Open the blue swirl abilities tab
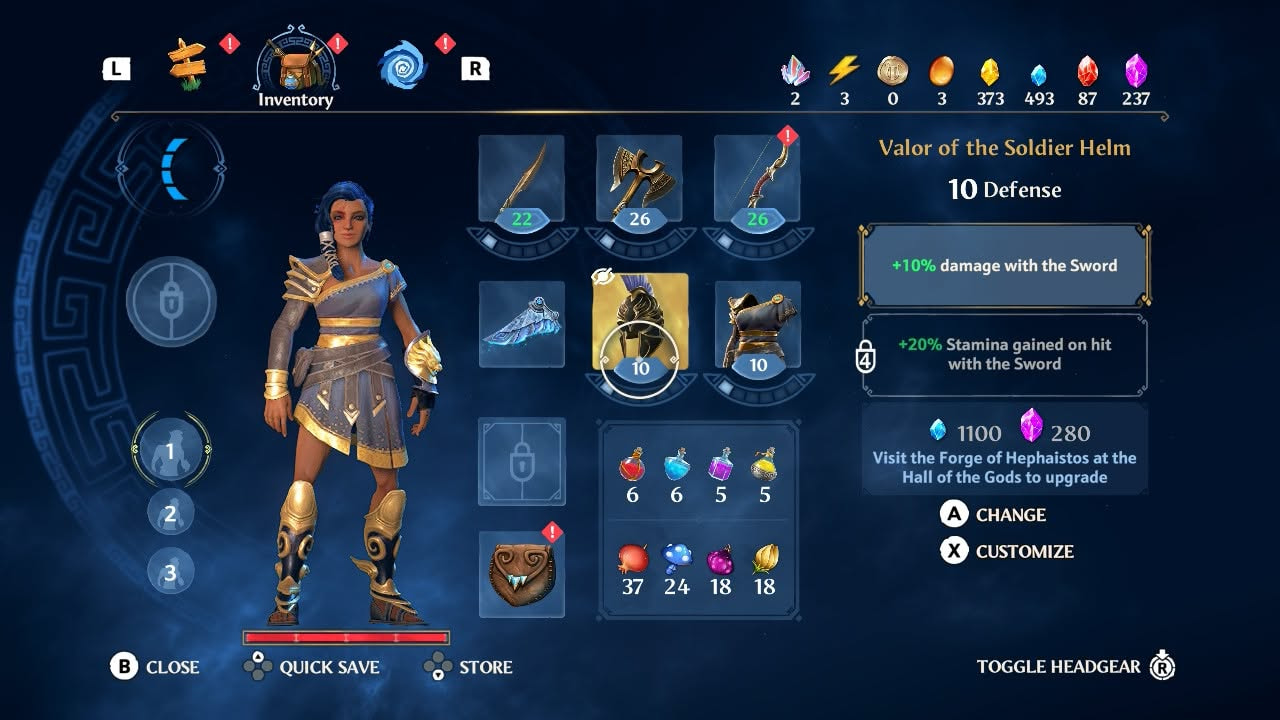1280x720 pixels. click(402, 65)
